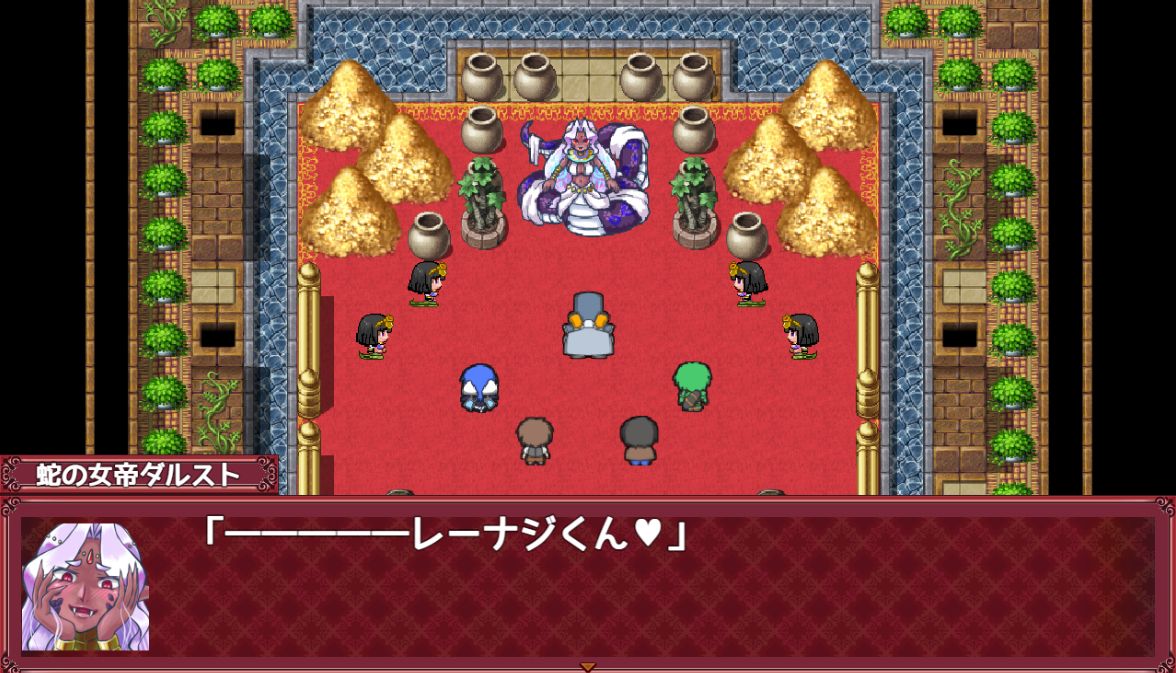Advance the dialogue by clicking the message box
1176x673 pixels.
640,590
